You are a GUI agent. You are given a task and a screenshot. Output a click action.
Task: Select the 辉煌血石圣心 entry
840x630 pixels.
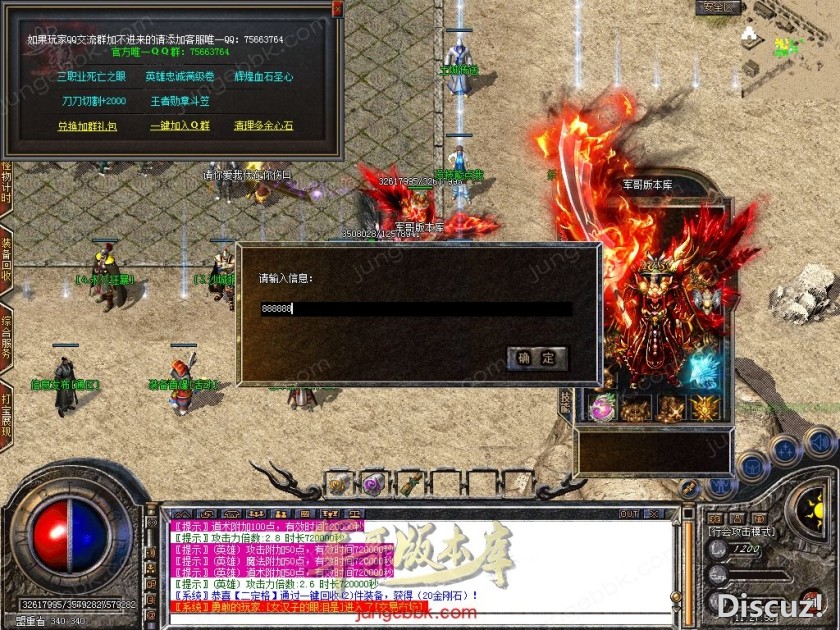coord(263,76)
